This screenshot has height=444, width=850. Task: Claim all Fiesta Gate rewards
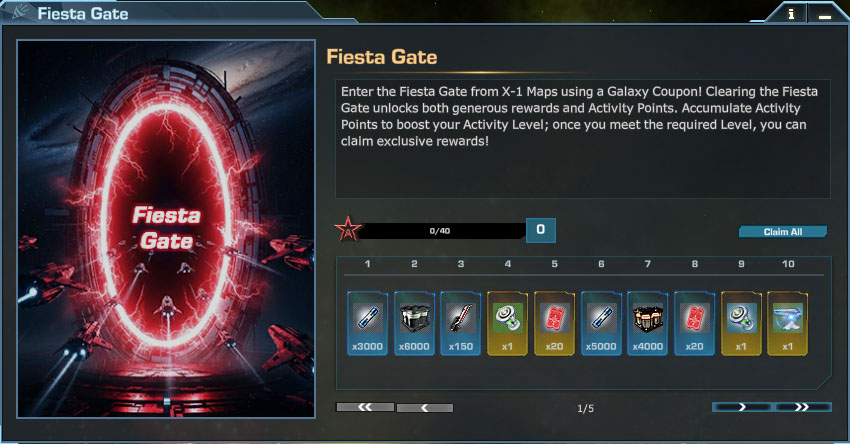[783, 232]
